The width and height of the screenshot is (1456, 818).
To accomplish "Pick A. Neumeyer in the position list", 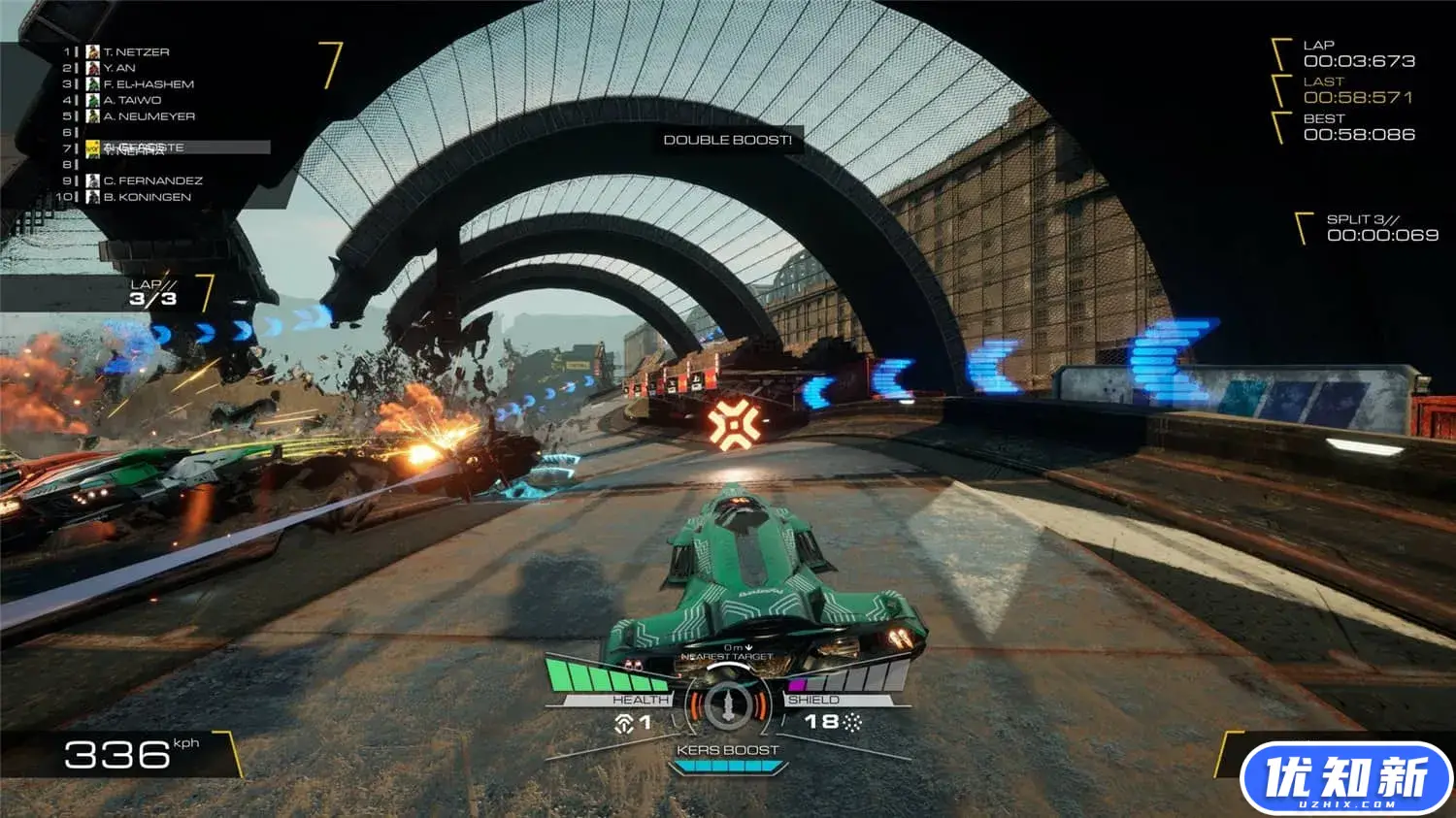I will click(x=149, y=116).
